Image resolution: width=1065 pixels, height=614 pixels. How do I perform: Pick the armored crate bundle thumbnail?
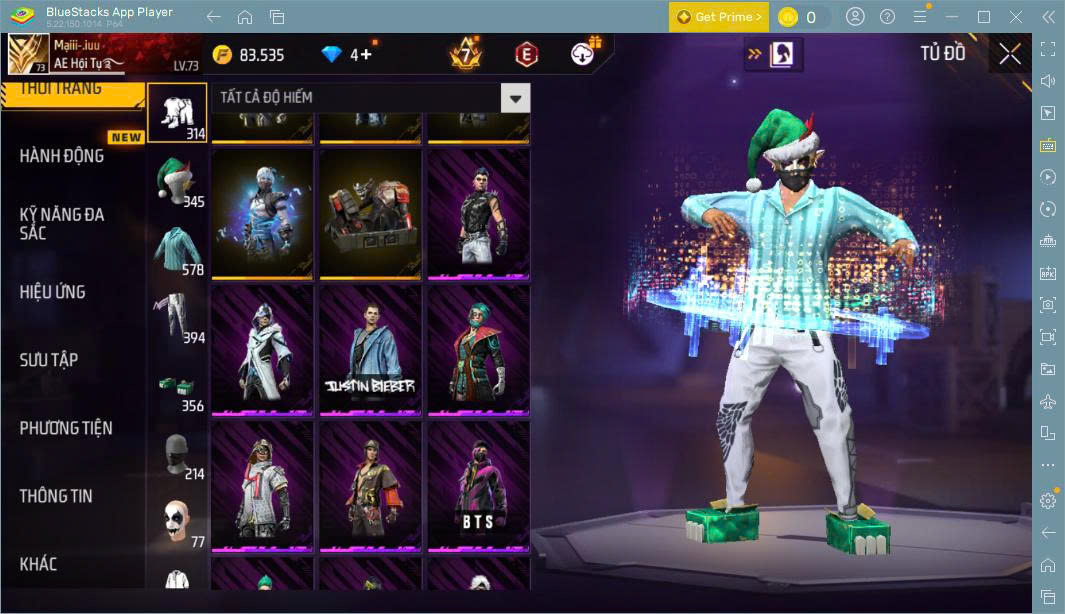[x=369, y=213]
